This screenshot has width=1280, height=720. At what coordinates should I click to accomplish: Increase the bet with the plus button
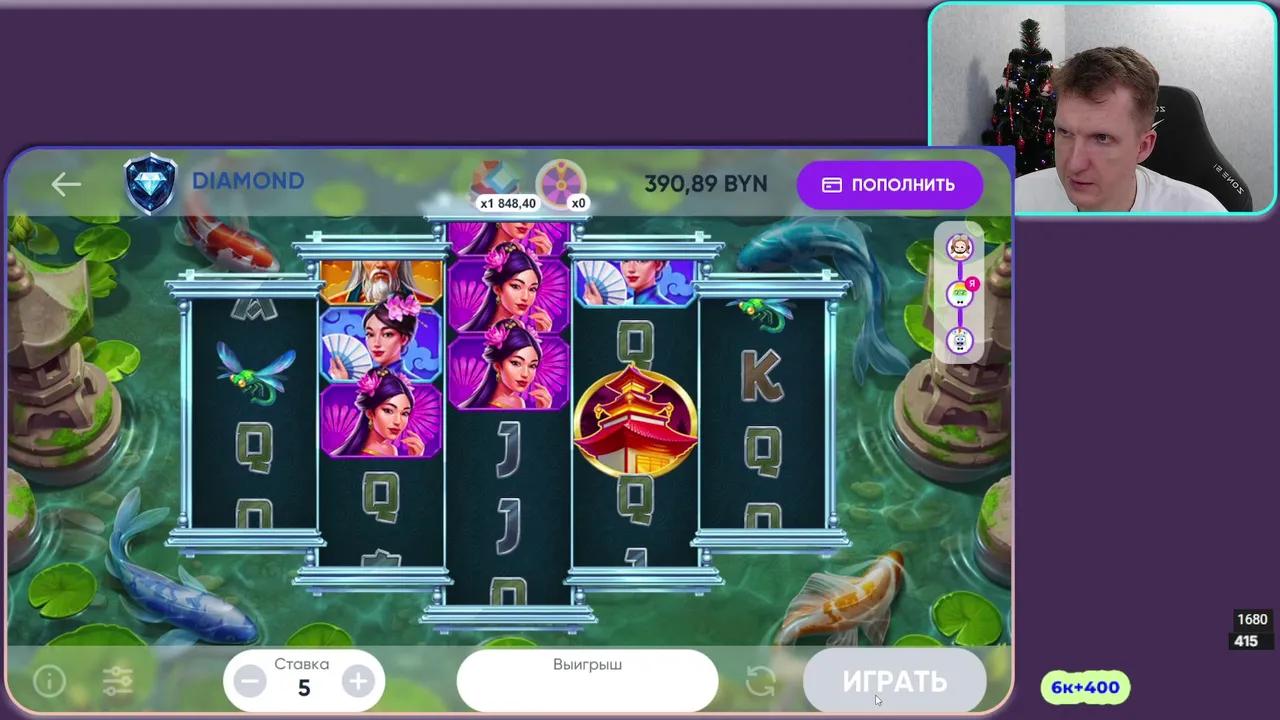(358, 682)
